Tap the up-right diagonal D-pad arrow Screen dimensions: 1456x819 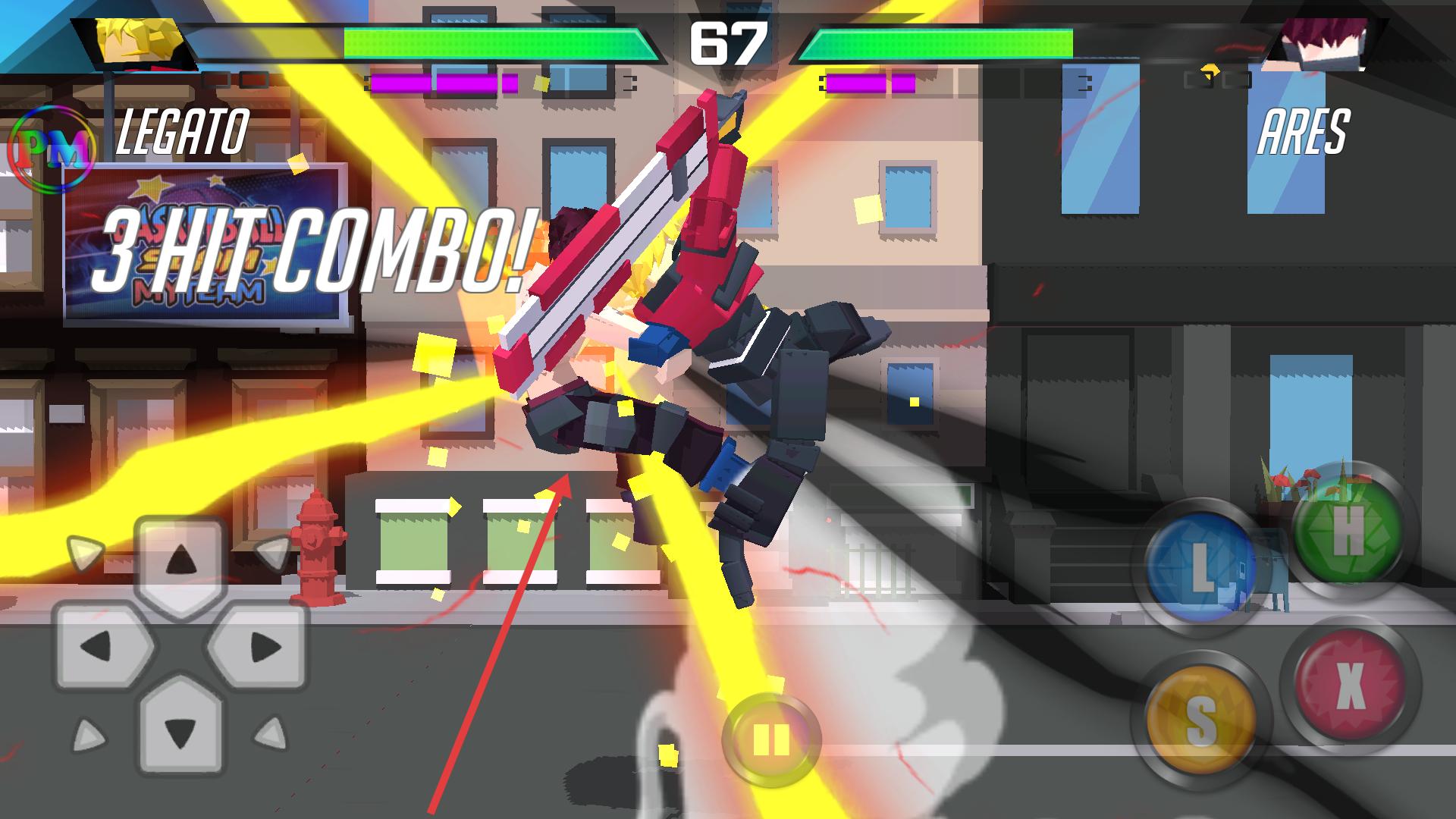(272, 551)
